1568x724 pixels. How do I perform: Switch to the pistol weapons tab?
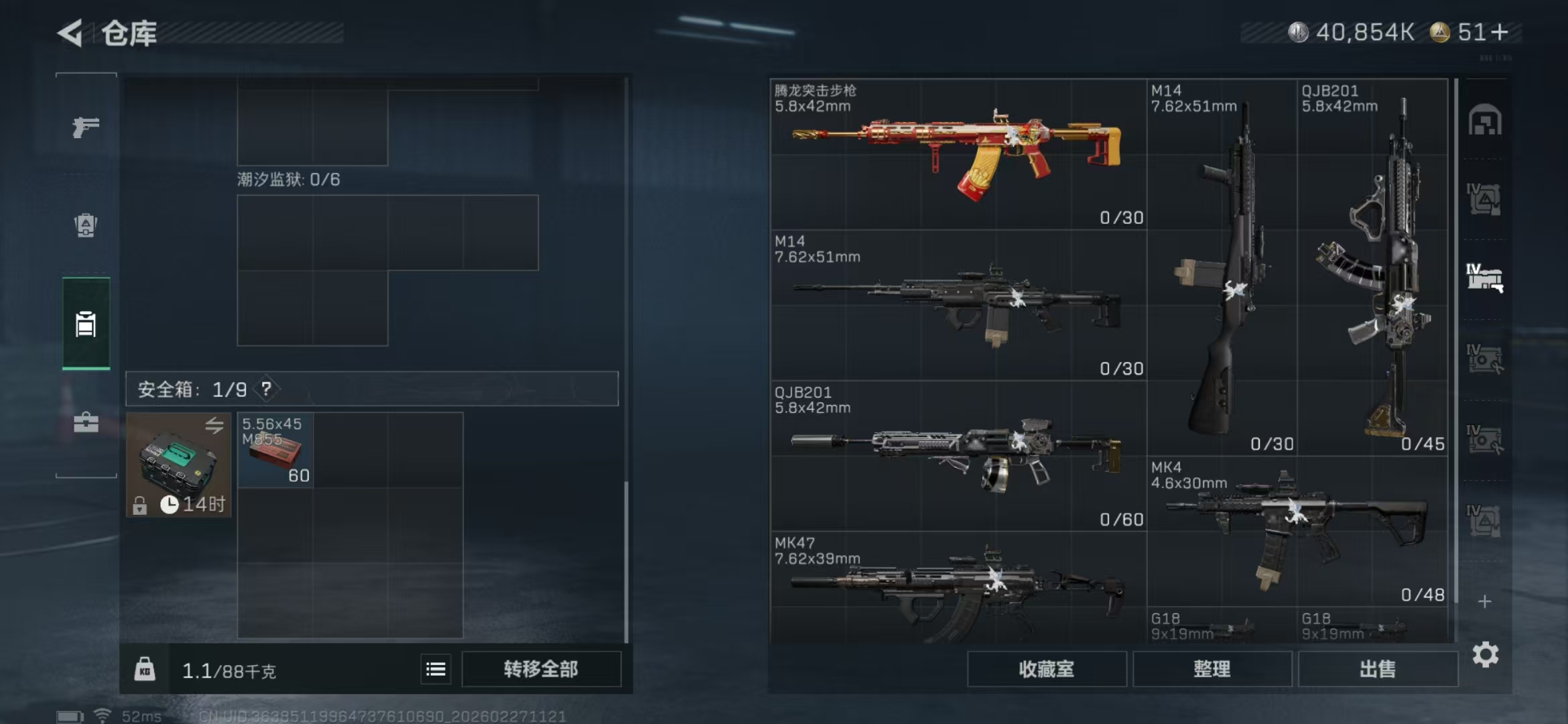(x=86, y=127)
